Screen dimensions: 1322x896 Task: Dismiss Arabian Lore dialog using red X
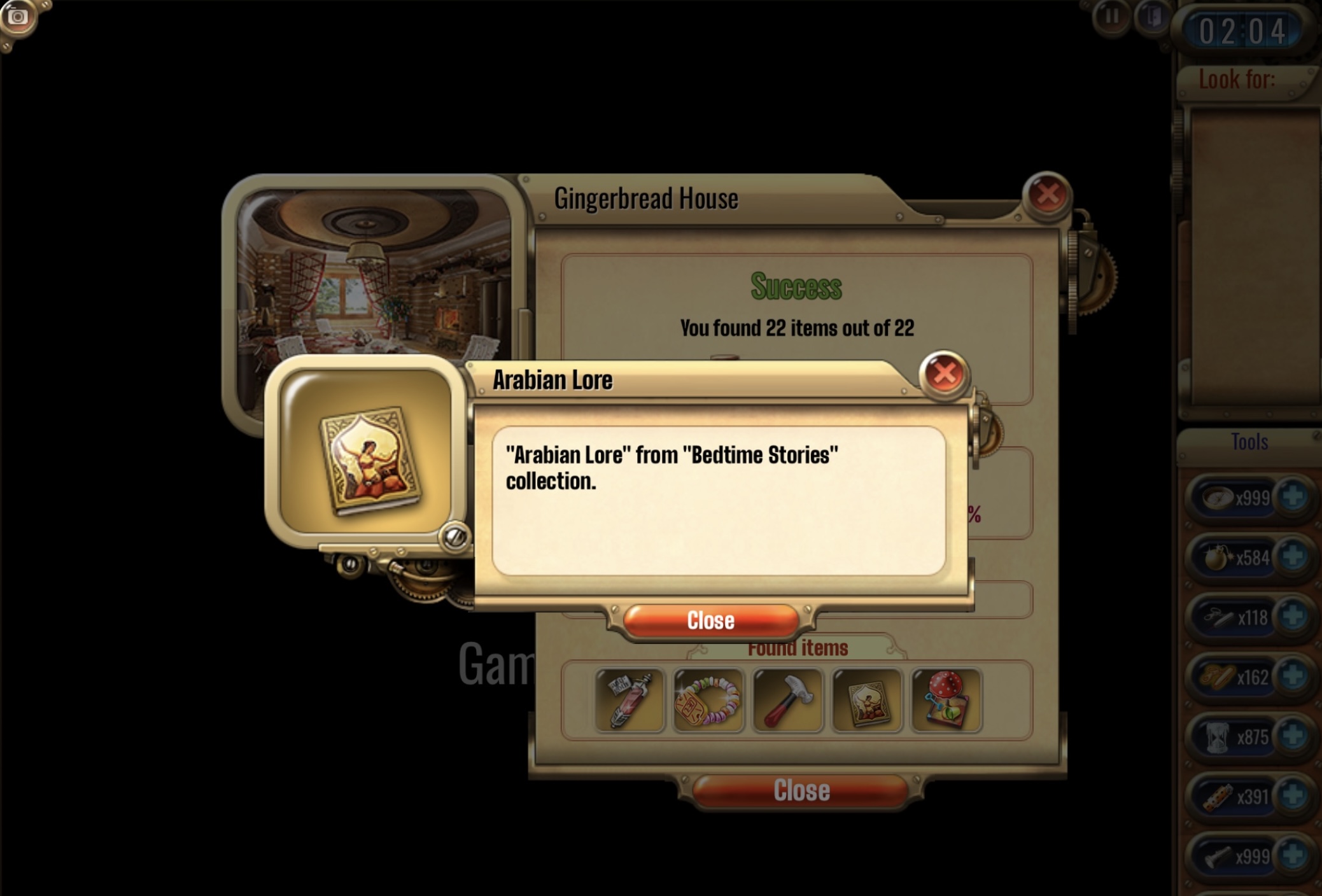pos(944,374)
